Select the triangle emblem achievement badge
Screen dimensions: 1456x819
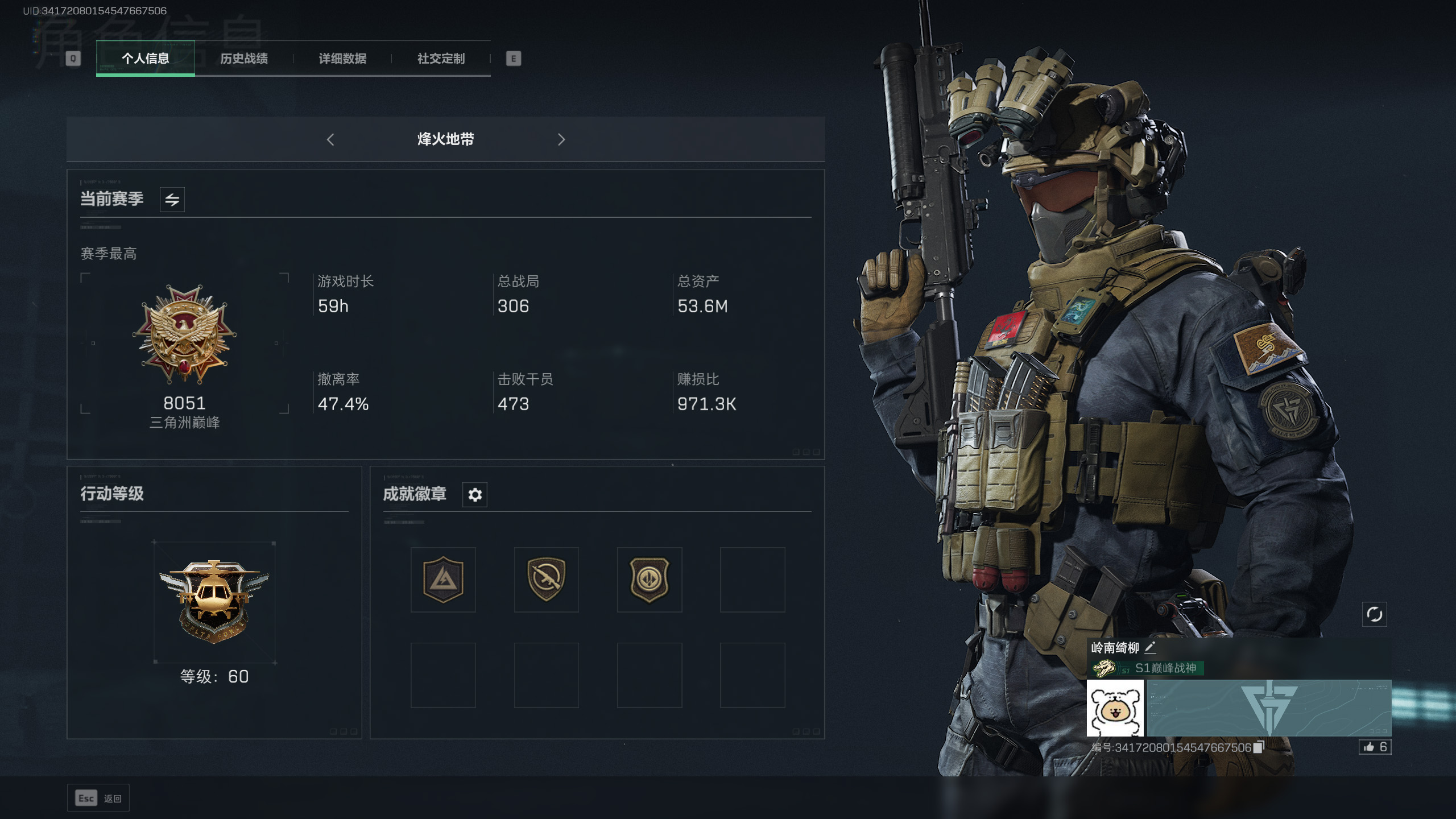point(443,580)
